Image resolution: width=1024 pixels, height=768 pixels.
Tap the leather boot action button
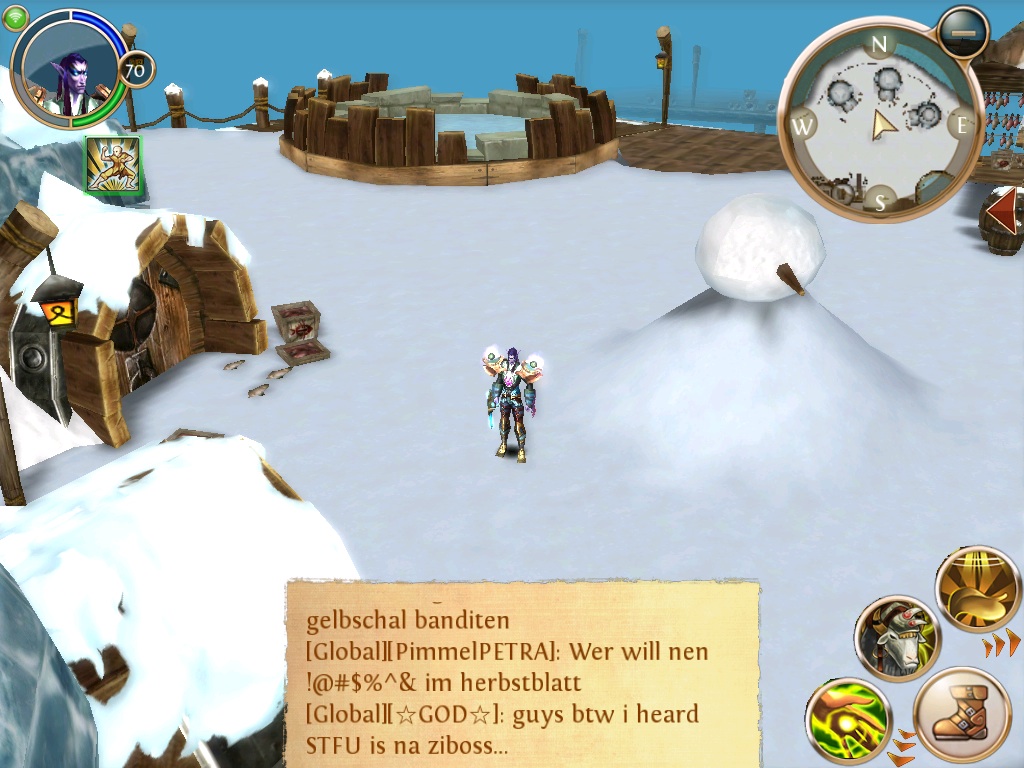pyautogui.click(x=962, y=716)
